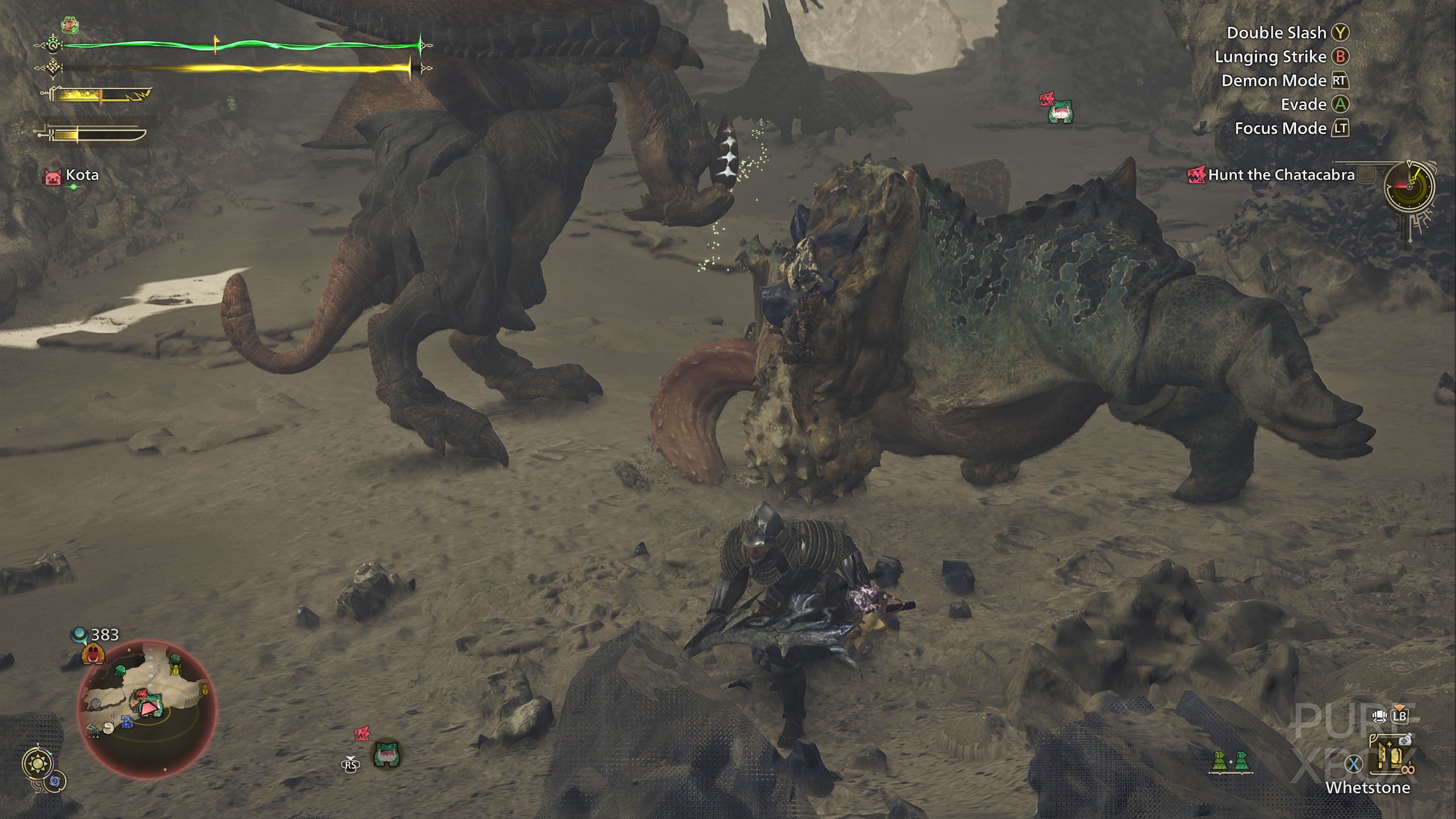Click the sun time-of-day indicator
Screen dimensions: 1456x819
click(38, 764)
